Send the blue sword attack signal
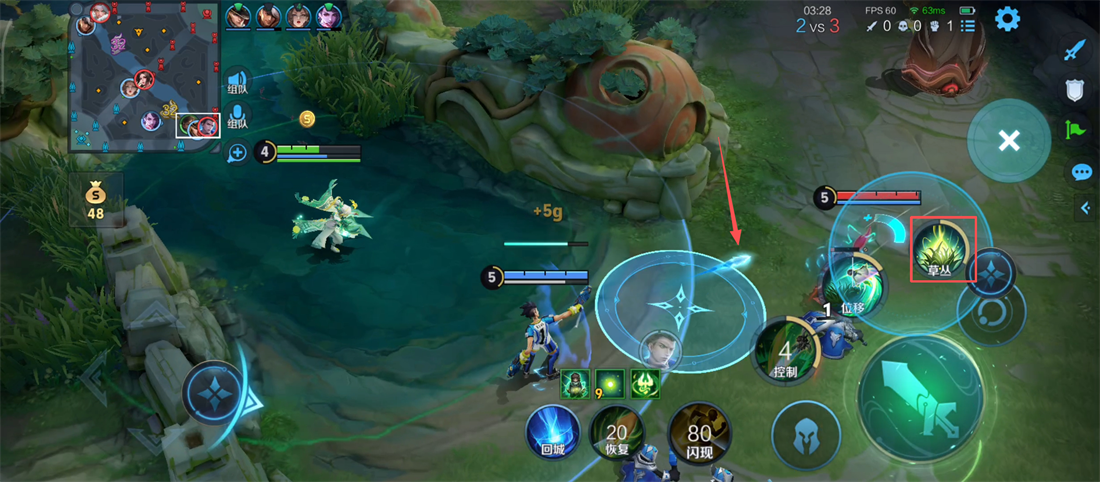Image resolution: width=1100 pixels, height=482 pixels. coord(1075,49)
